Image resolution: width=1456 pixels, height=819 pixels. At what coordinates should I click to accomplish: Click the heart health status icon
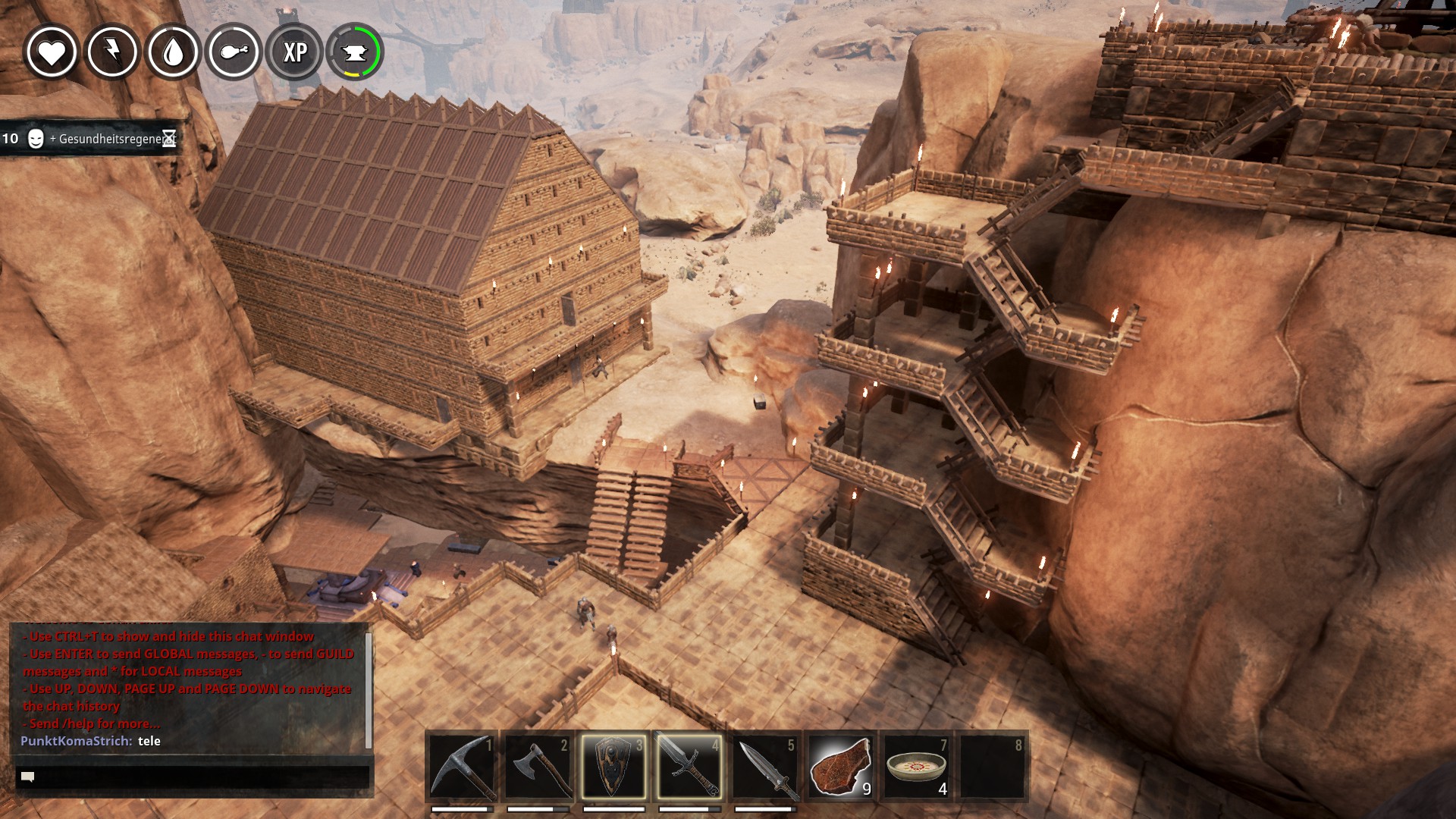pyautogui.click(x=52, y=52)
